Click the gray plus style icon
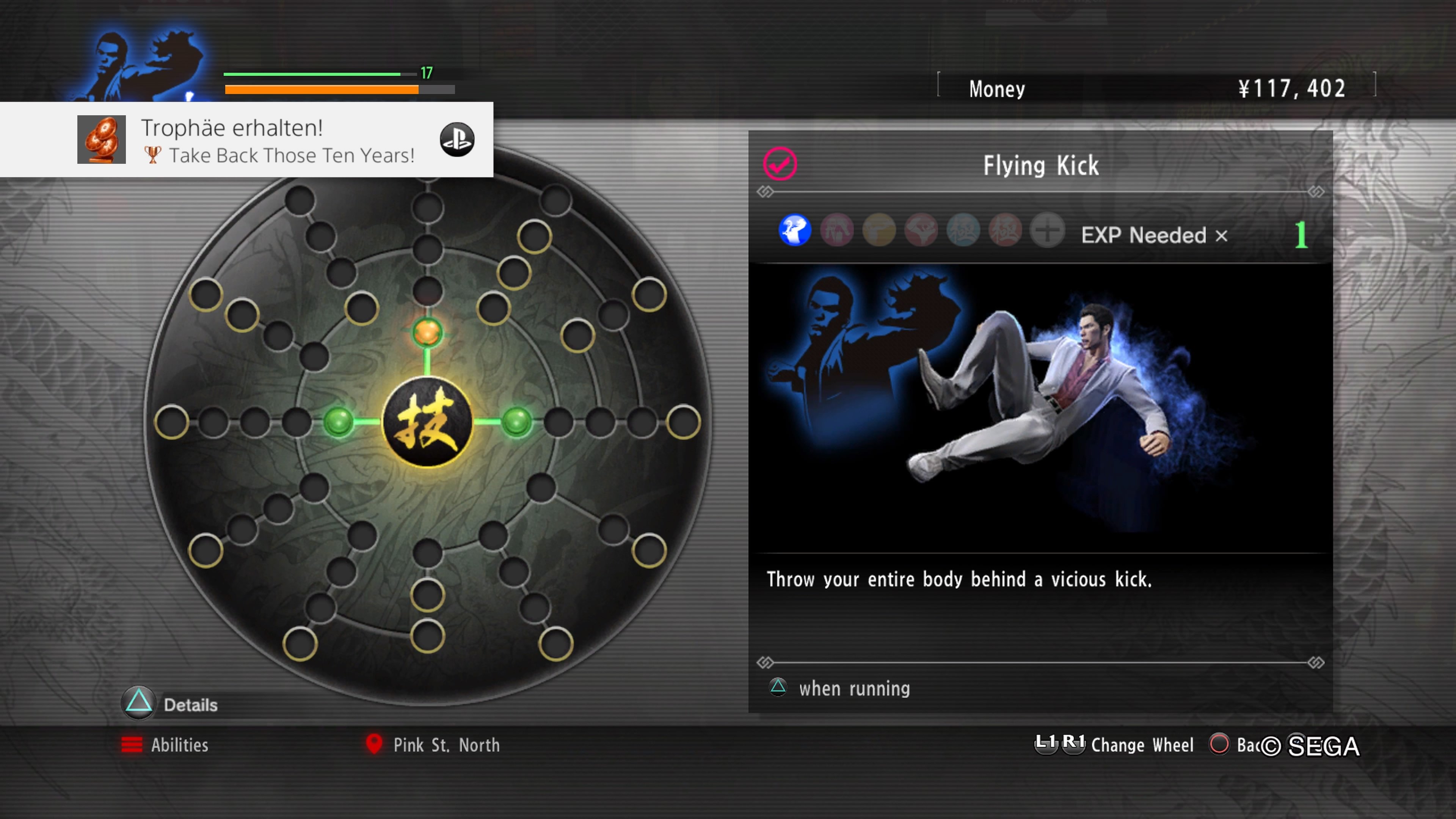This screenshot has height=819, width=1456. pos(1047,231)
